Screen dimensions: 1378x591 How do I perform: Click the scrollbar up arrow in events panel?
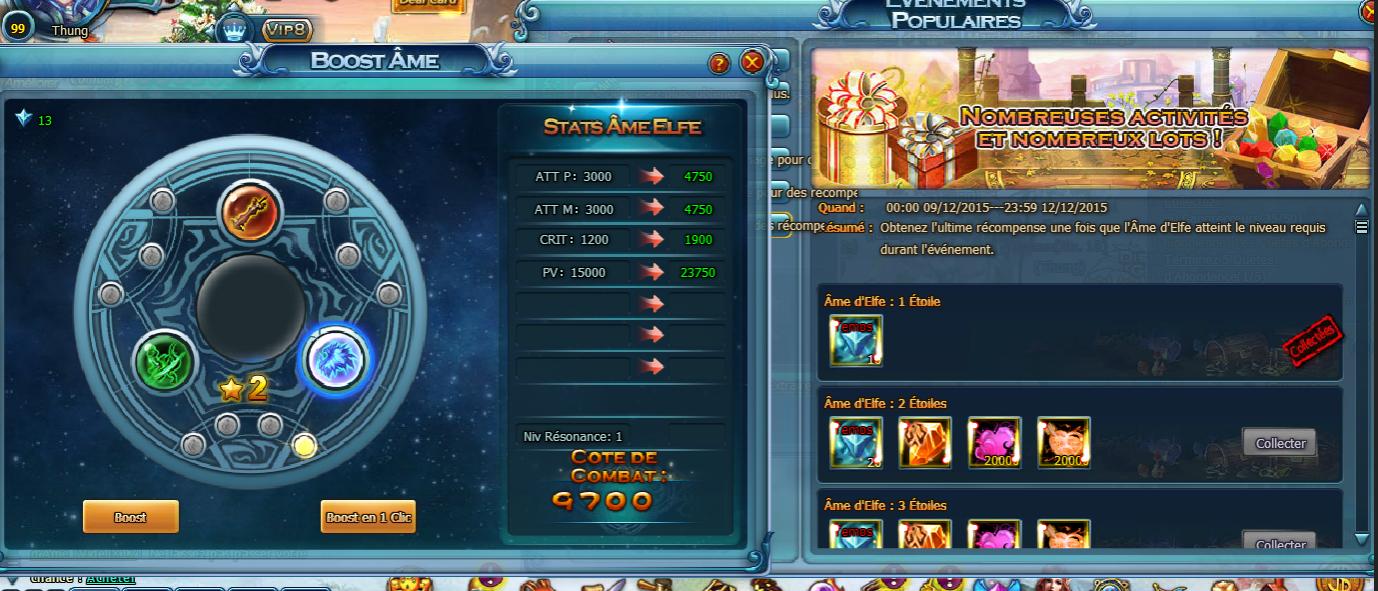[x=1361, y=209]
